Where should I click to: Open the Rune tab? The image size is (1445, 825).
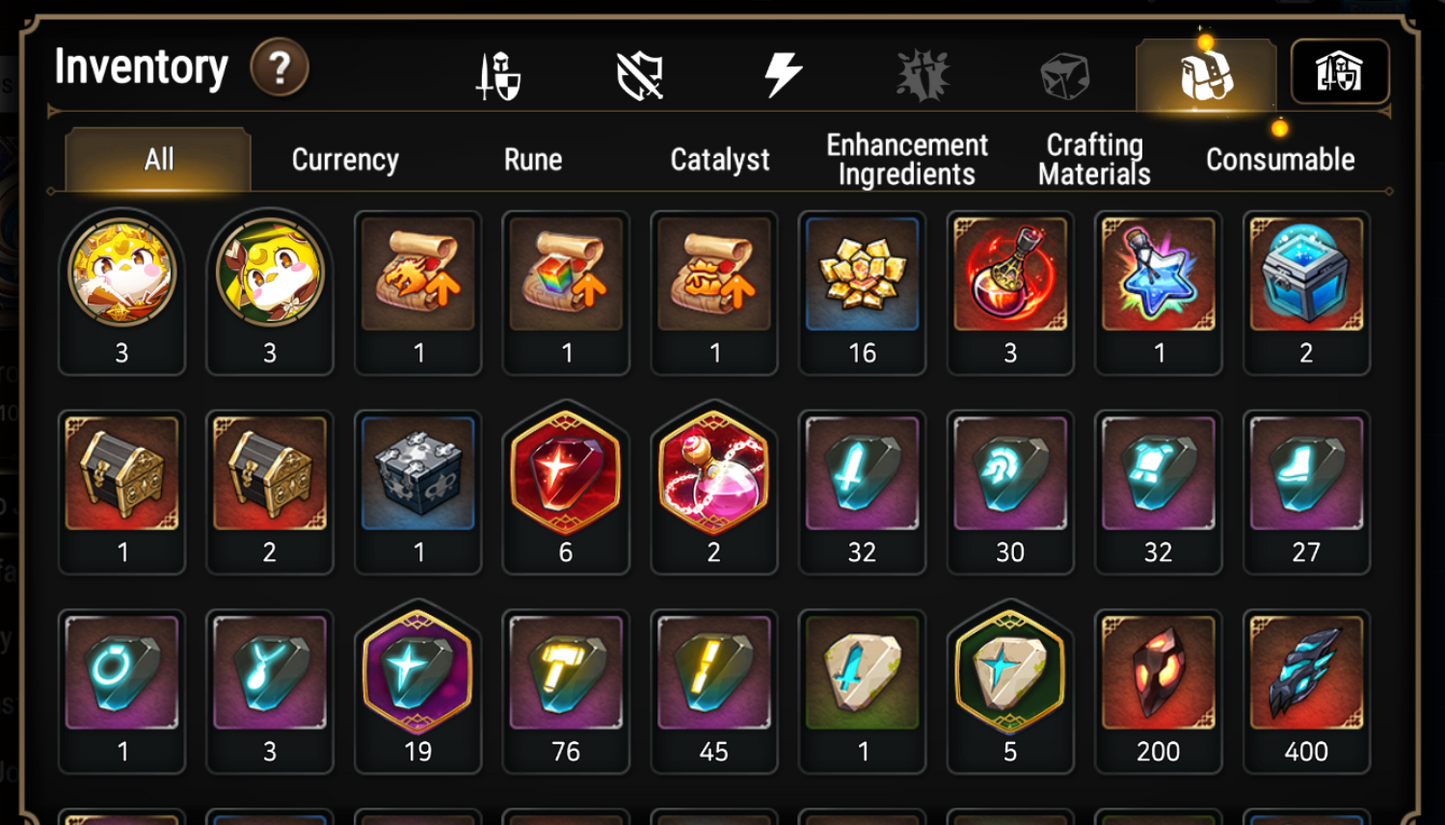click(532, 159)
